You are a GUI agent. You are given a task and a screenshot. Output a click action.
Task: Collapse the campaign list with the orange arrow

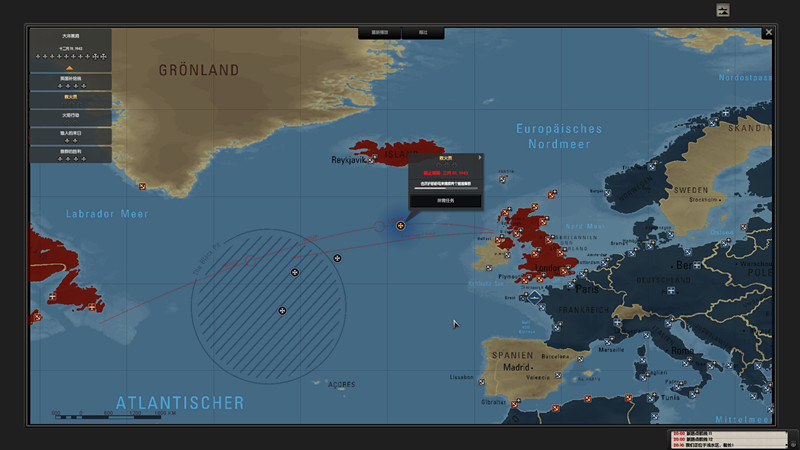coord(70,68)
